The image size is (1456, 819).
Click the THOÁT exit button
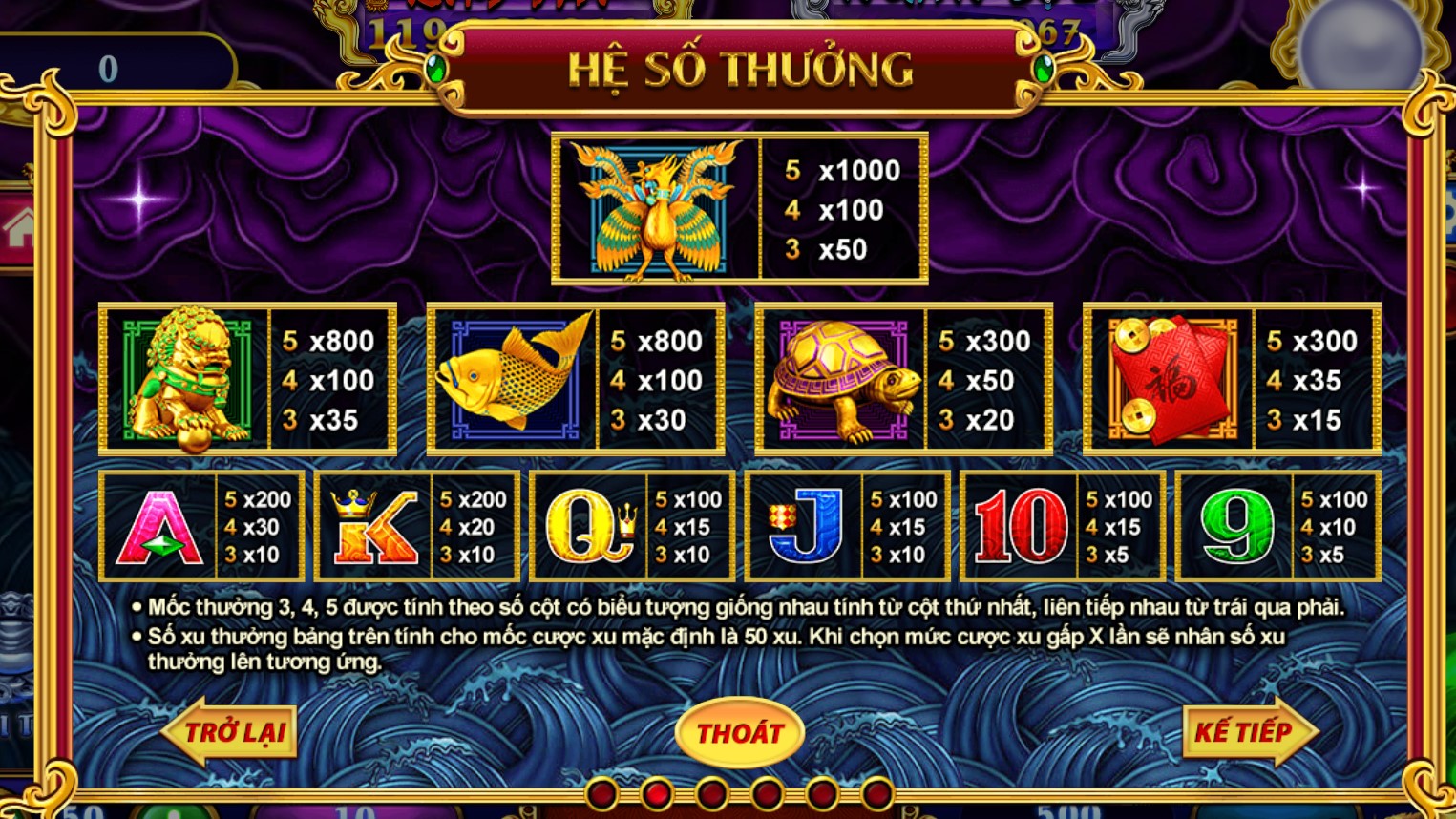tap(741, 734)
